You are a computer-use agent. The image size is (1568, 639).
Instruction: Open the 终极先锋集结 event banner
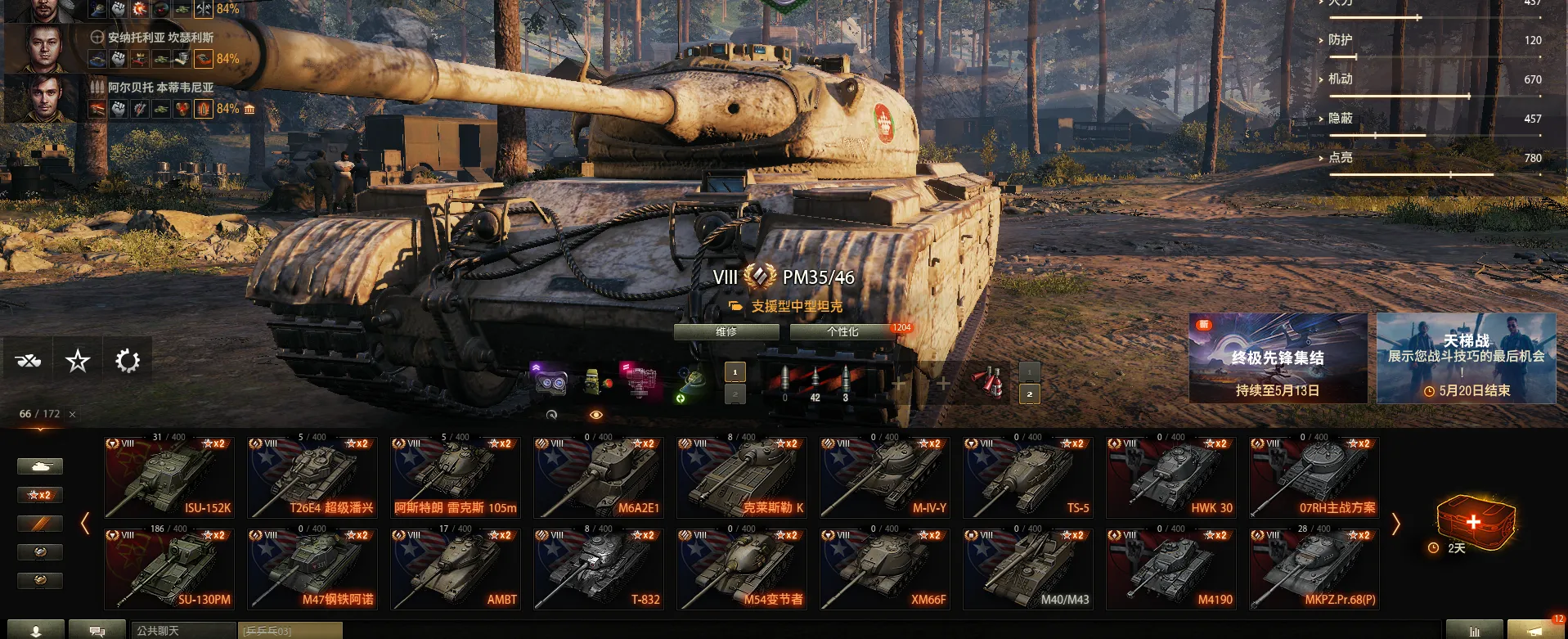pos(1278,358)
